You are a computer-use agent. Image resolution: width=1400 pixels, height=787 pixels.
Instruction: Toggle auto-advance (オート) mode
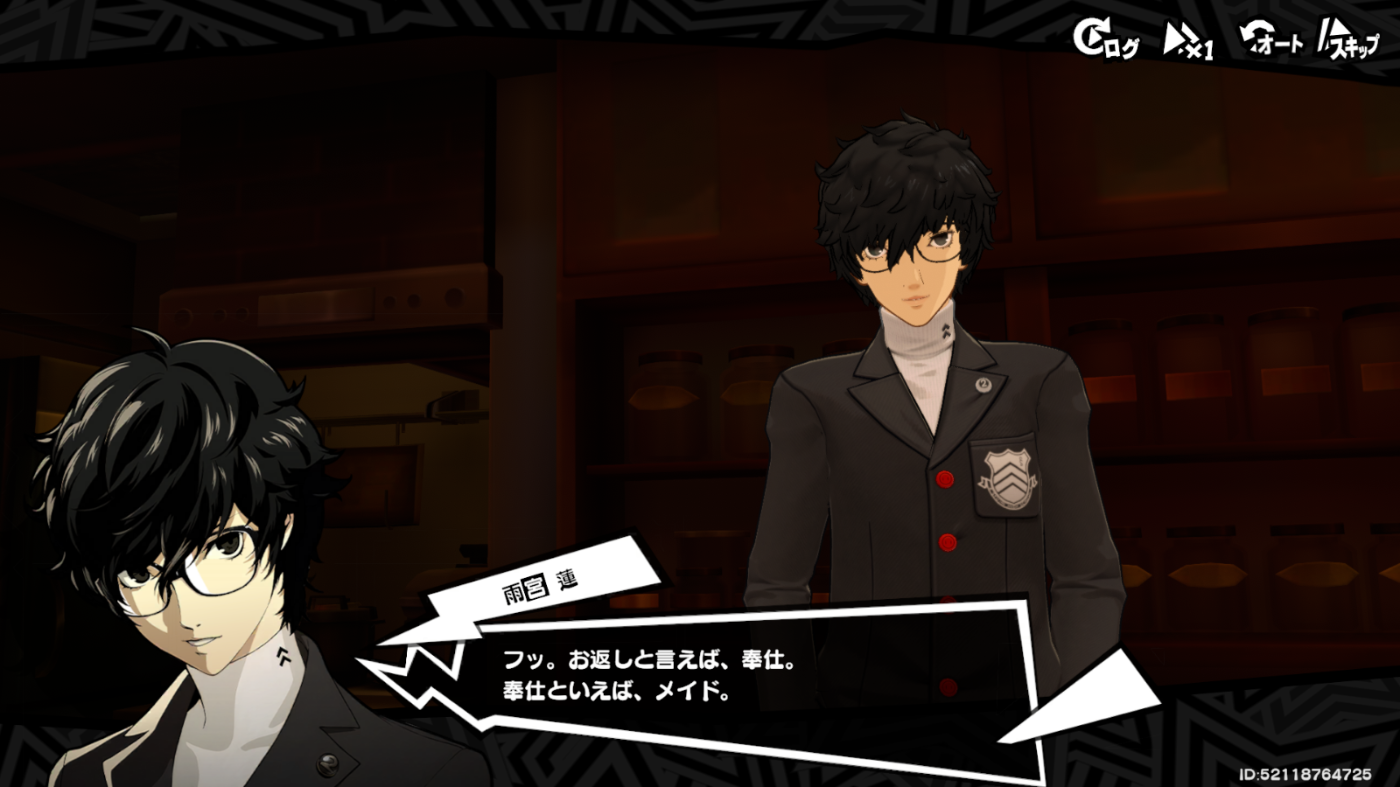[x=1272, y=41]
